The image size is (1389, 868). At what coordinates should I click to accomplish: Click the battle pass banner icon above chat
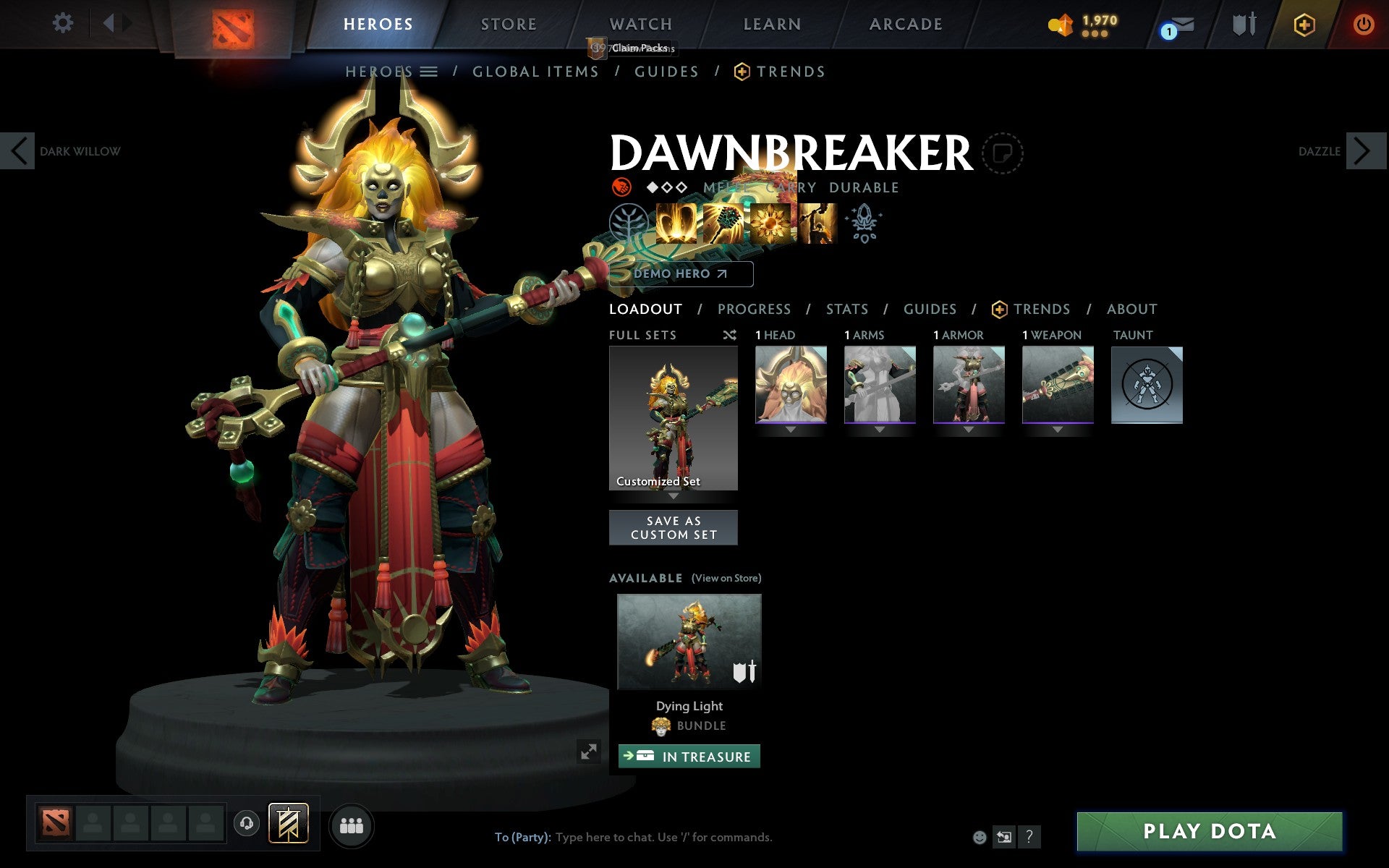pyautogui.click(x=288, y=824)
